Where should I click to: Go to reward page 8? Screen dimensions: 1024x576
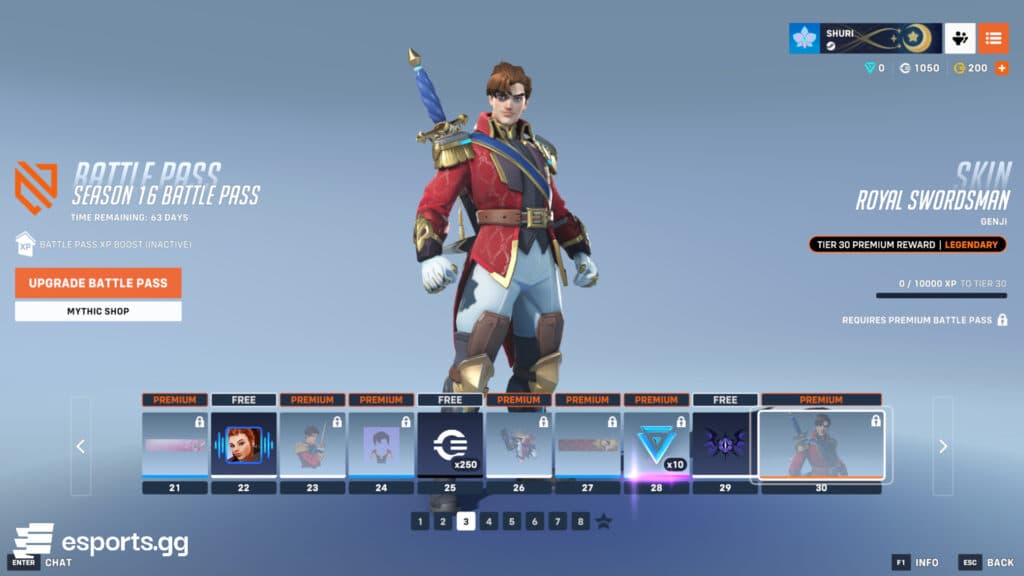[x=581, y=521]
